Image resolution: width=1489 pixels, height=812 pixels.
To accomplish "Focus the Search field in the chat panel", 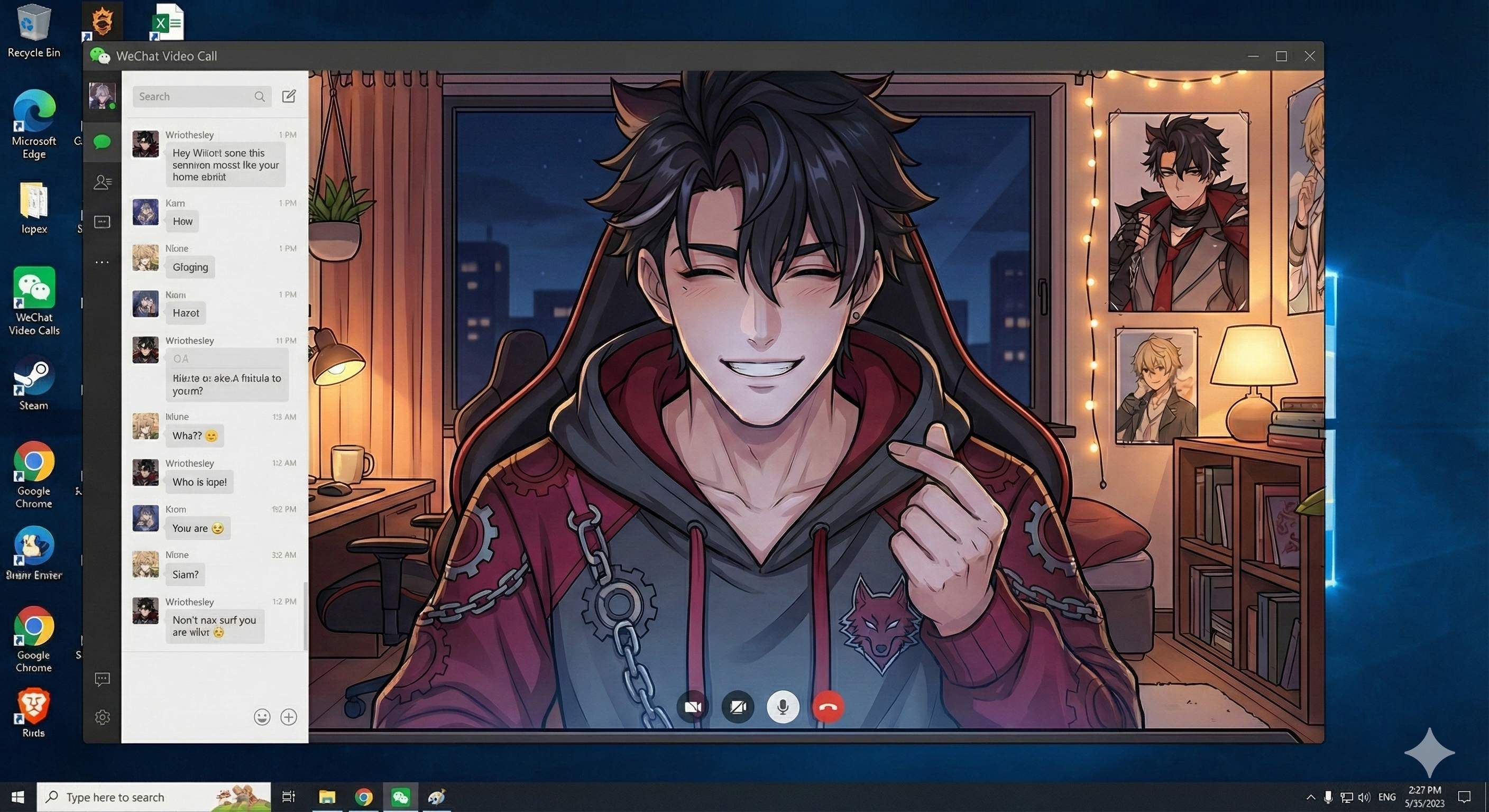I will pos(195,97).
